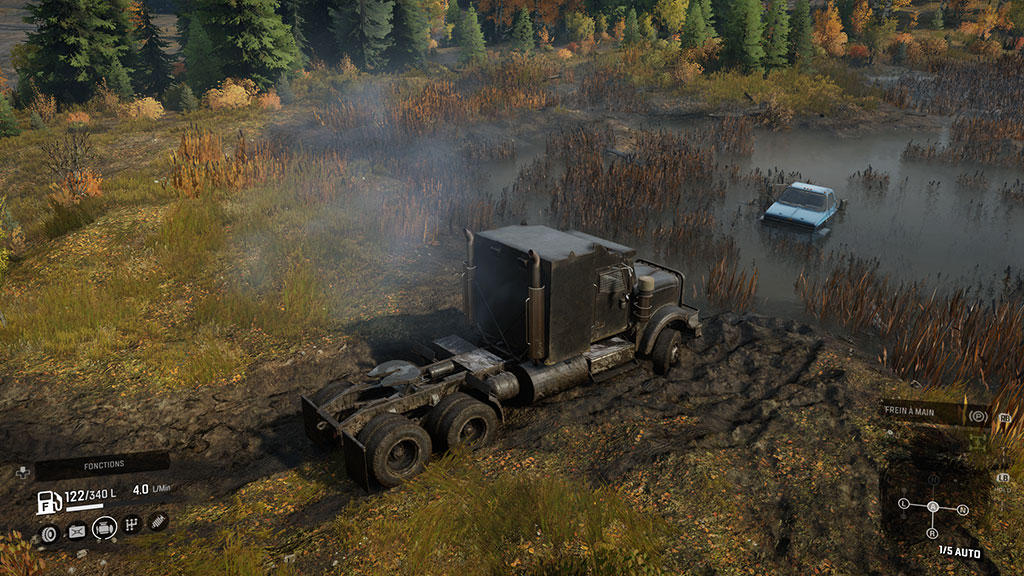Shift the gear selector to L
The height and width of the screenshot is (576, 1024).
[x=904, y=504]
